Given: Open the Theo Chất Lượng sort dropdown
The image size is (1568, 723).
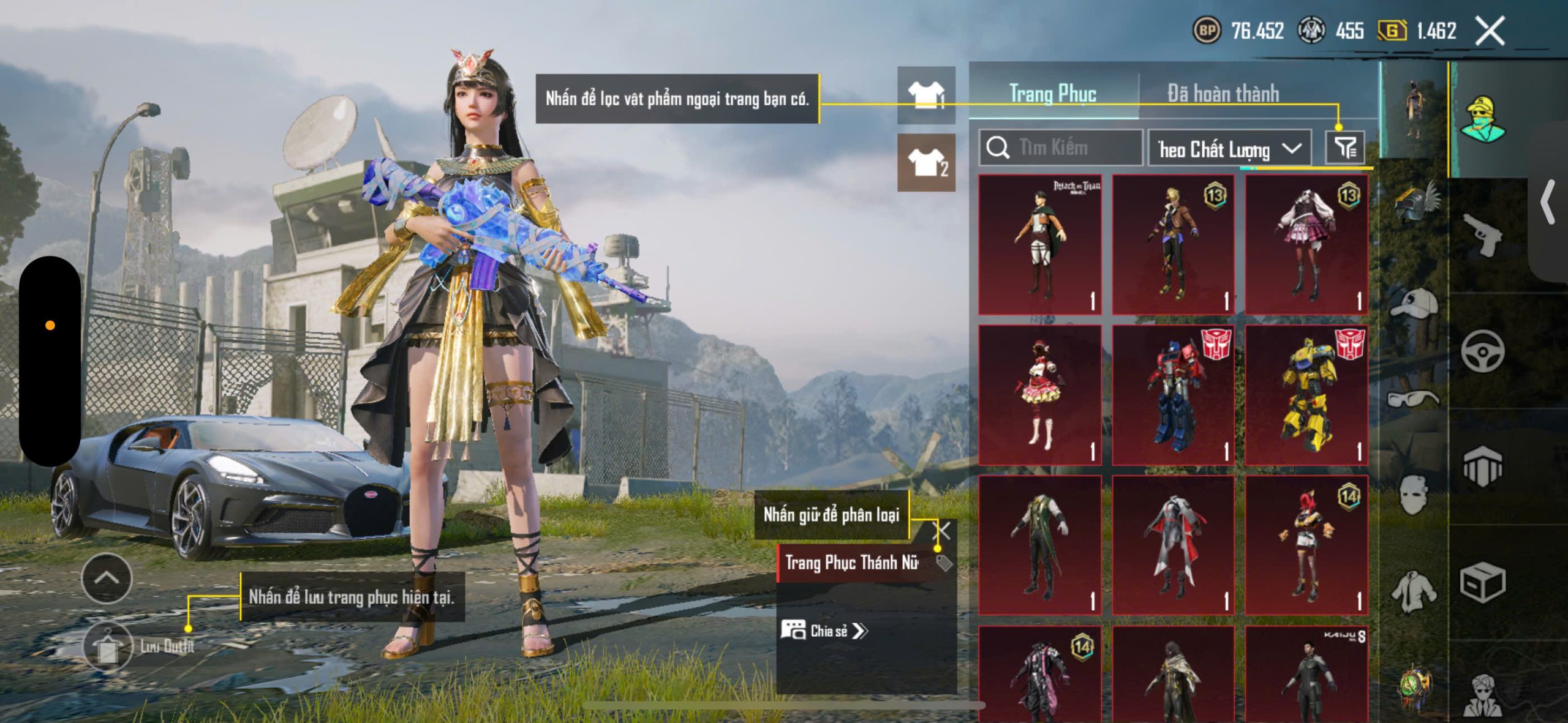Looking at the screenshot, I should pyautogui.click(x=1229, y=149).
